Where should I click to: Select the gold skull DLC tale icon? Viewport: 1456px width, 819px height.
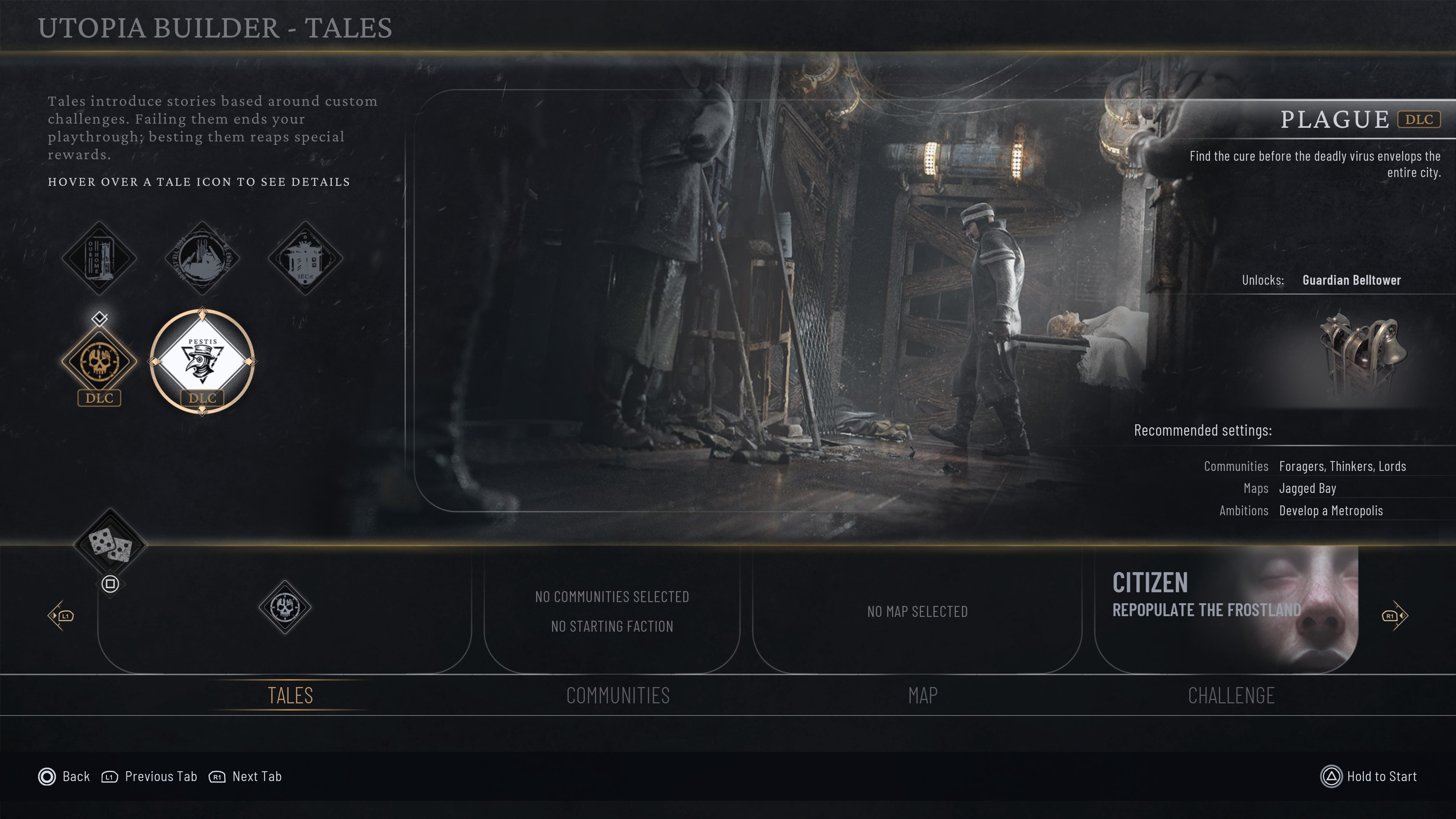click(99, 362)
